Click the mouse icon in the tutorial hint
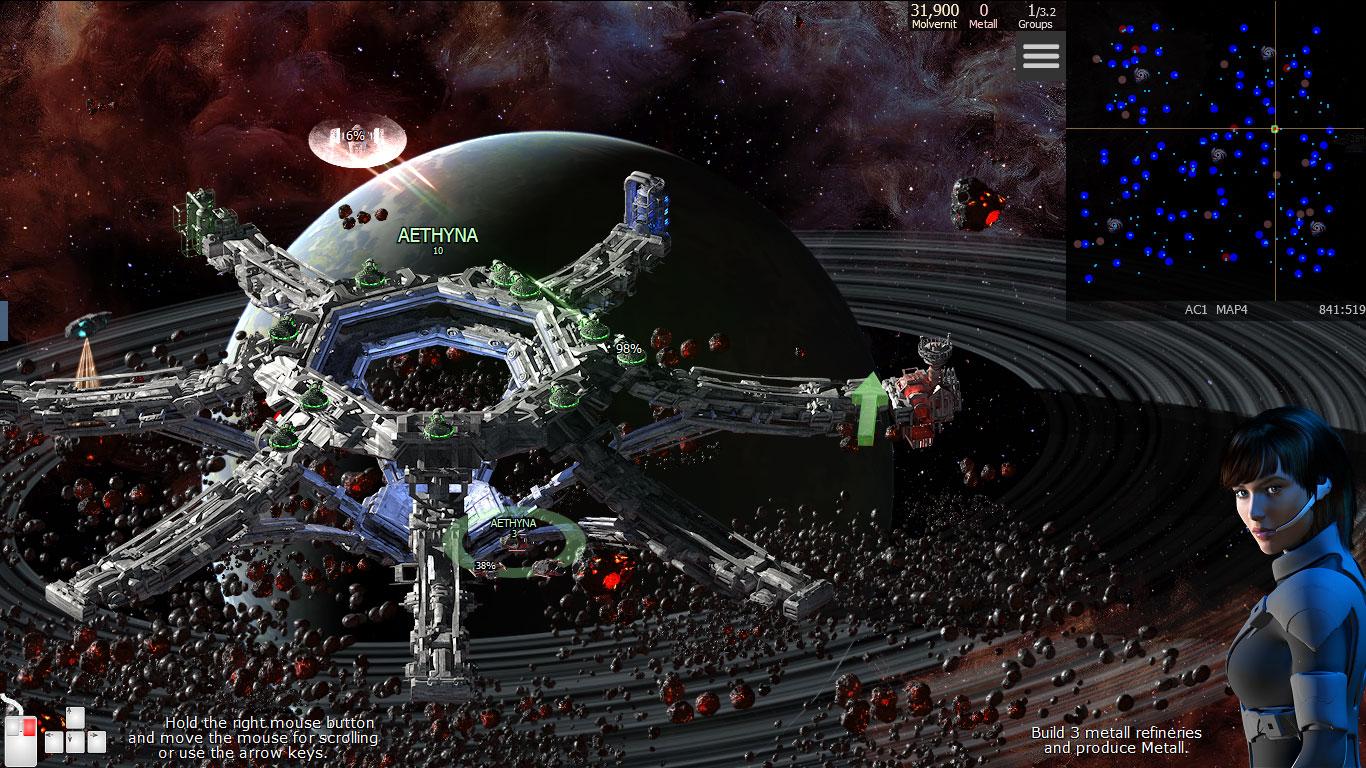 pos(21,742)
